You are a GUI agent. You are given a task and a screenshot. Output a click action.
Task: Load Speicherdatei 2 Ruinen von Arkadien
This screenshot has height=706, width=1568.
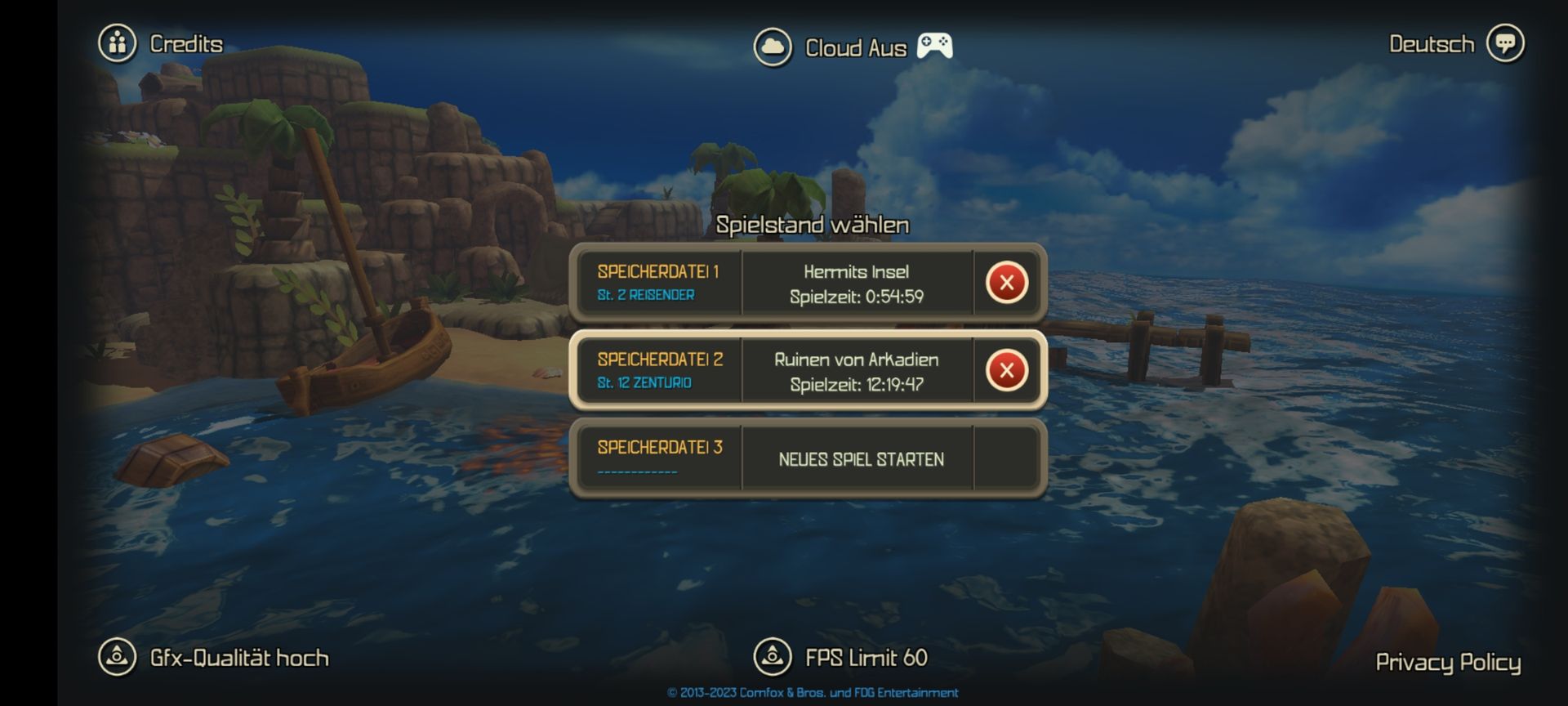856,370
